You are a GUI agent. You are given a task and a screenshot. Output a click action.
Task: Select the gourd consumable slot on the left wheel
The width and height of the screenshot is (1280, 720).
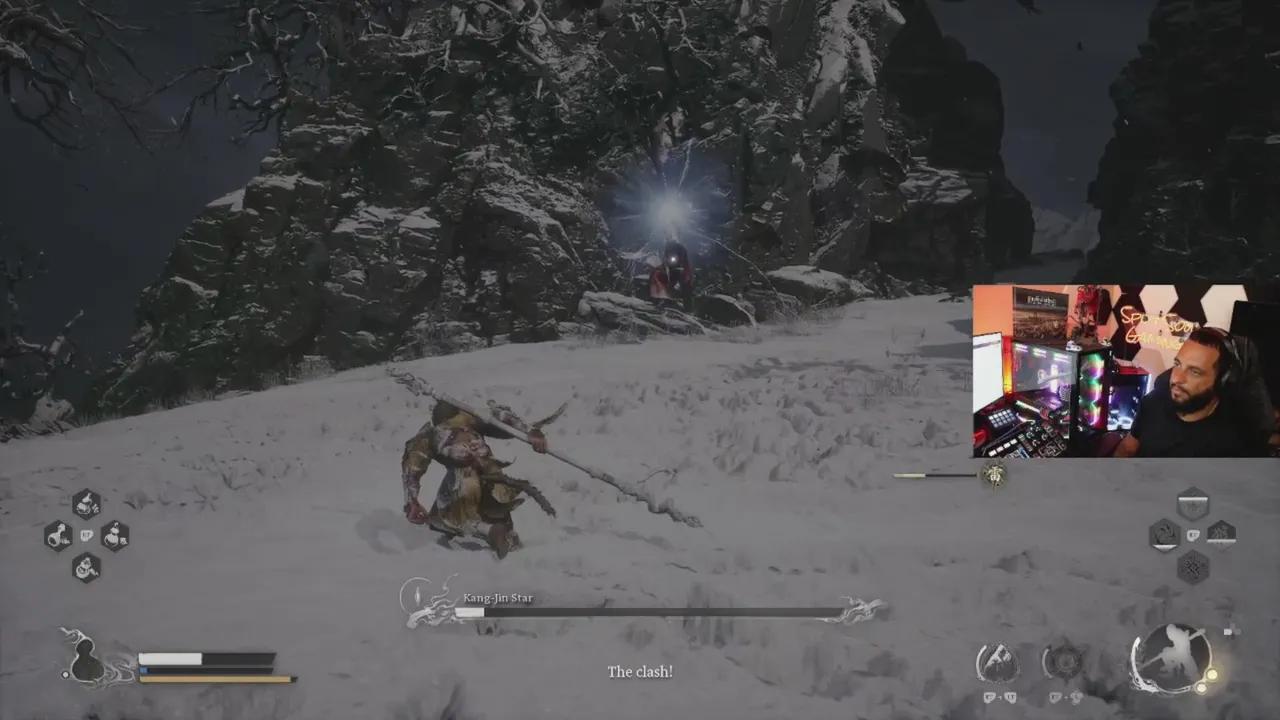57,536
